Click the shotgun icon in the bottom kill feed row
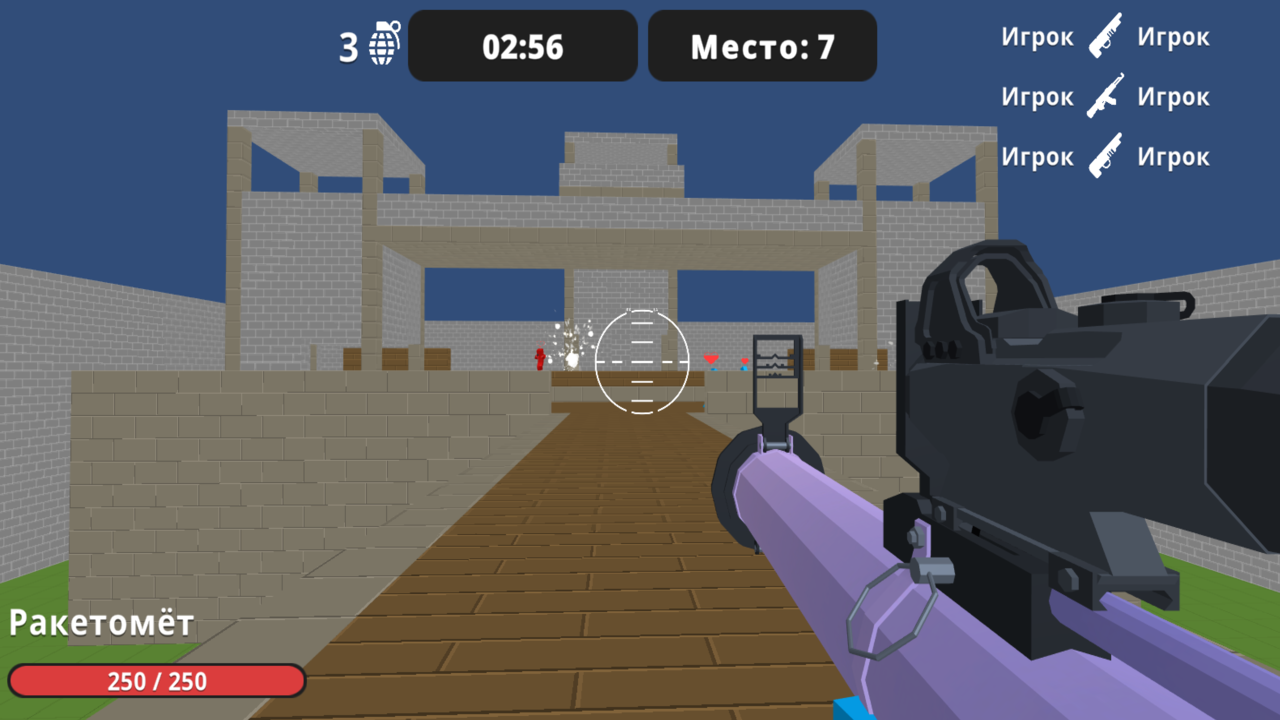The width and height of the screenshot is (1280, 720). point(1105,153)
